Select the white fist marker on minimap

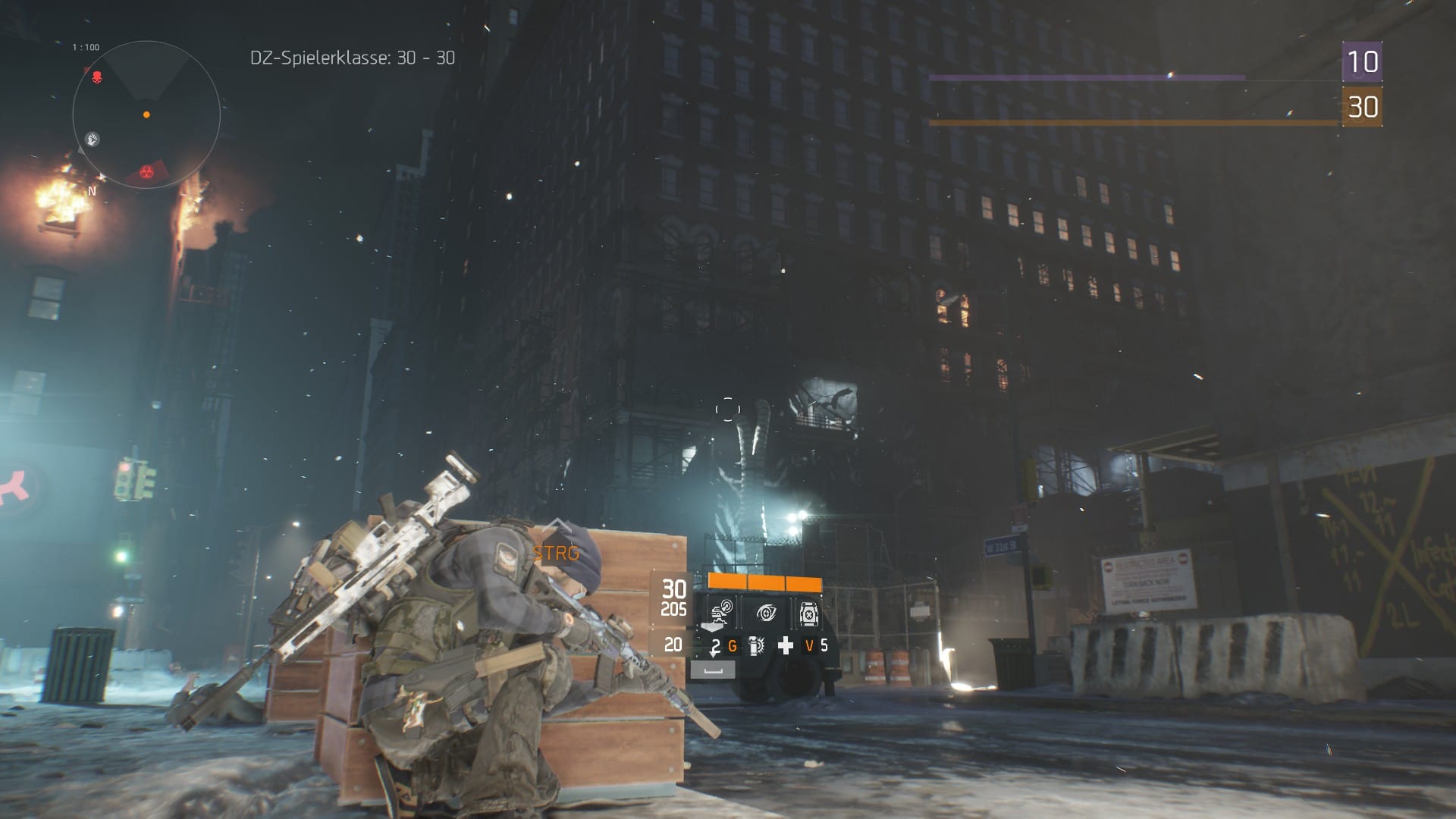[x=92, y=140]
